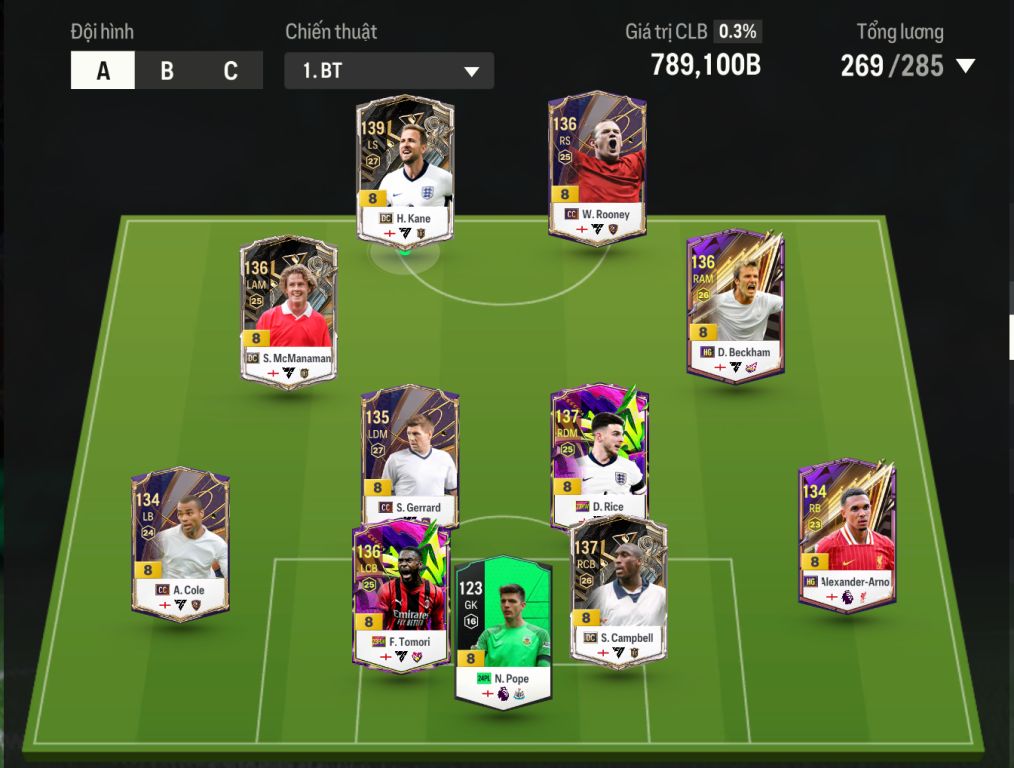Select the Alexander-Arnold player card
This screenshot has width=1014, height=768.
tap(848, 535)
